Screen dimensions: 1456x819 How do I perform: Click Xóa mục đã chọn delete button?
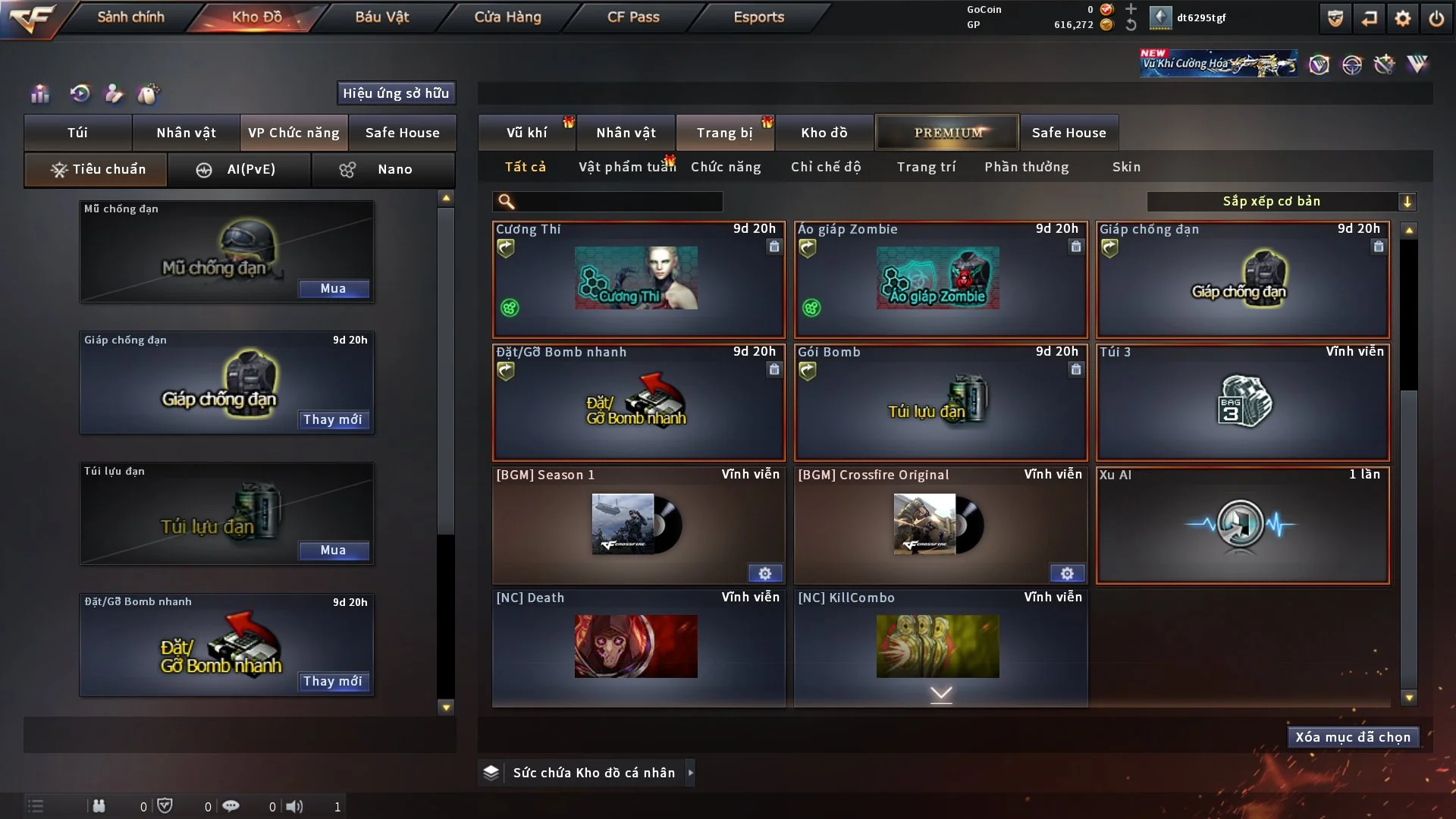(x=1353, y=737)
